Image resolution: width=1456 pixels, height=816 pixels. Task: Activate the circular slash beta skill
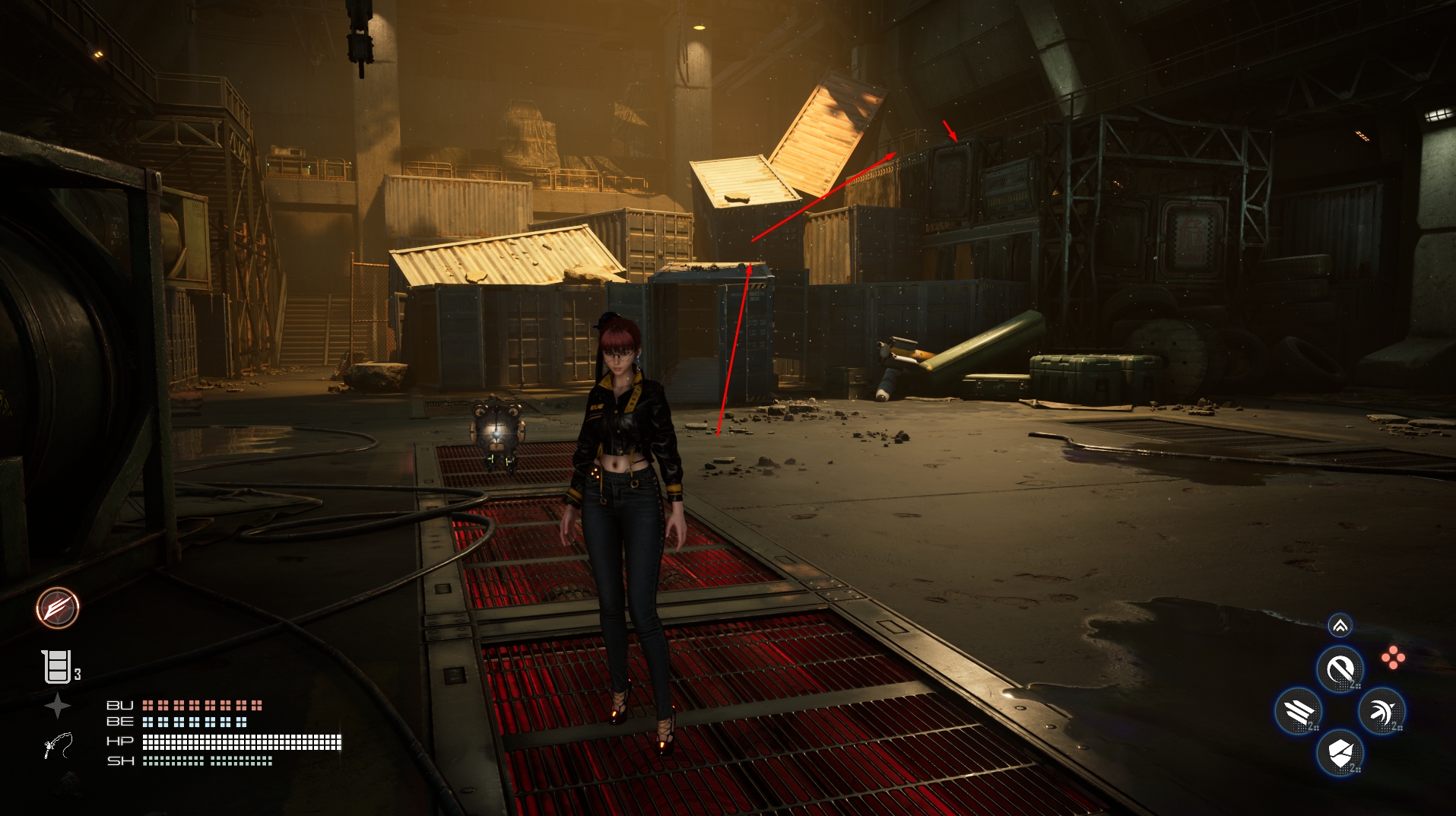[x=1340, y=669]
